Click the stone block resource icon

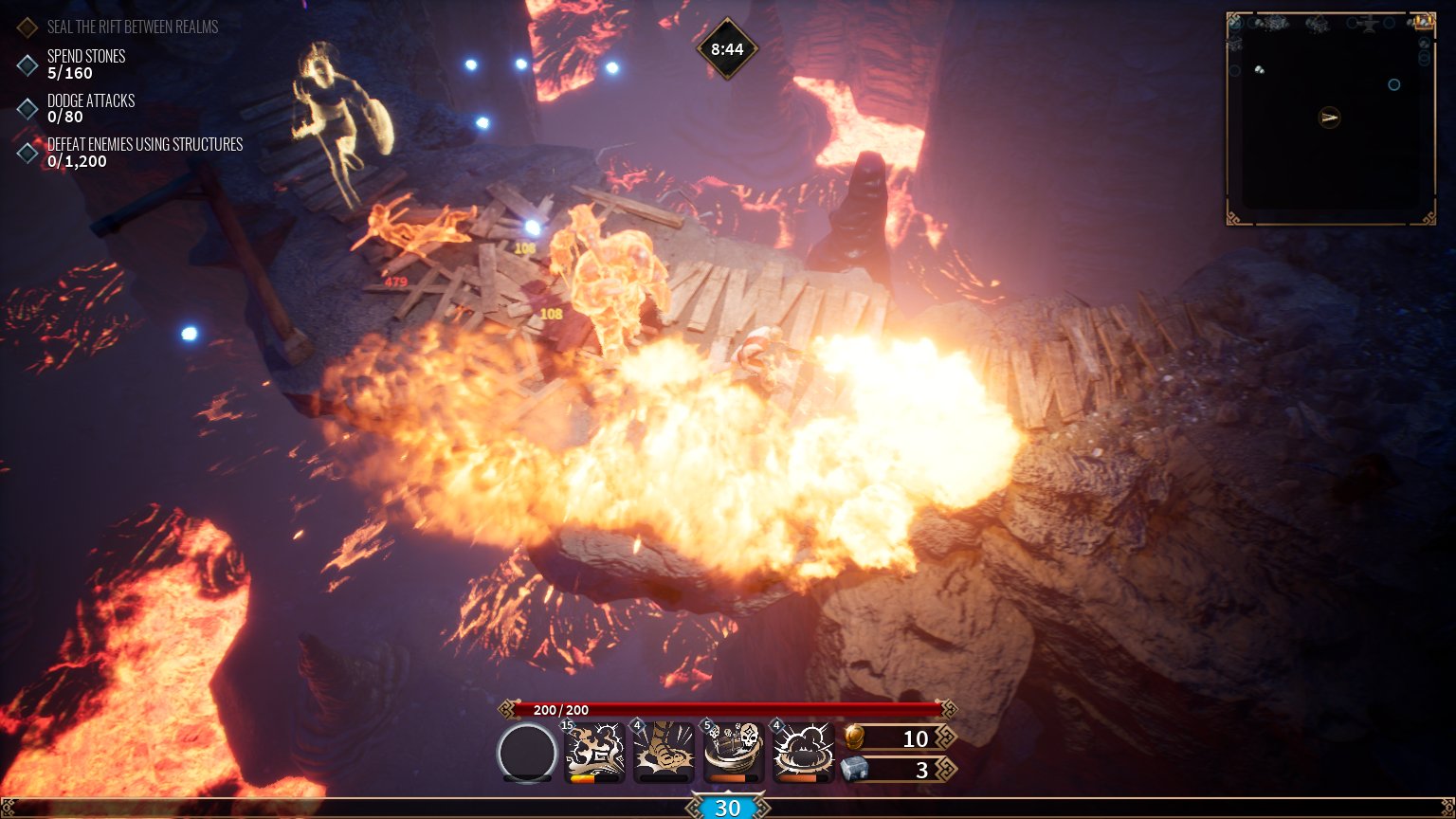pyautogui.click(x=854, y=769)
